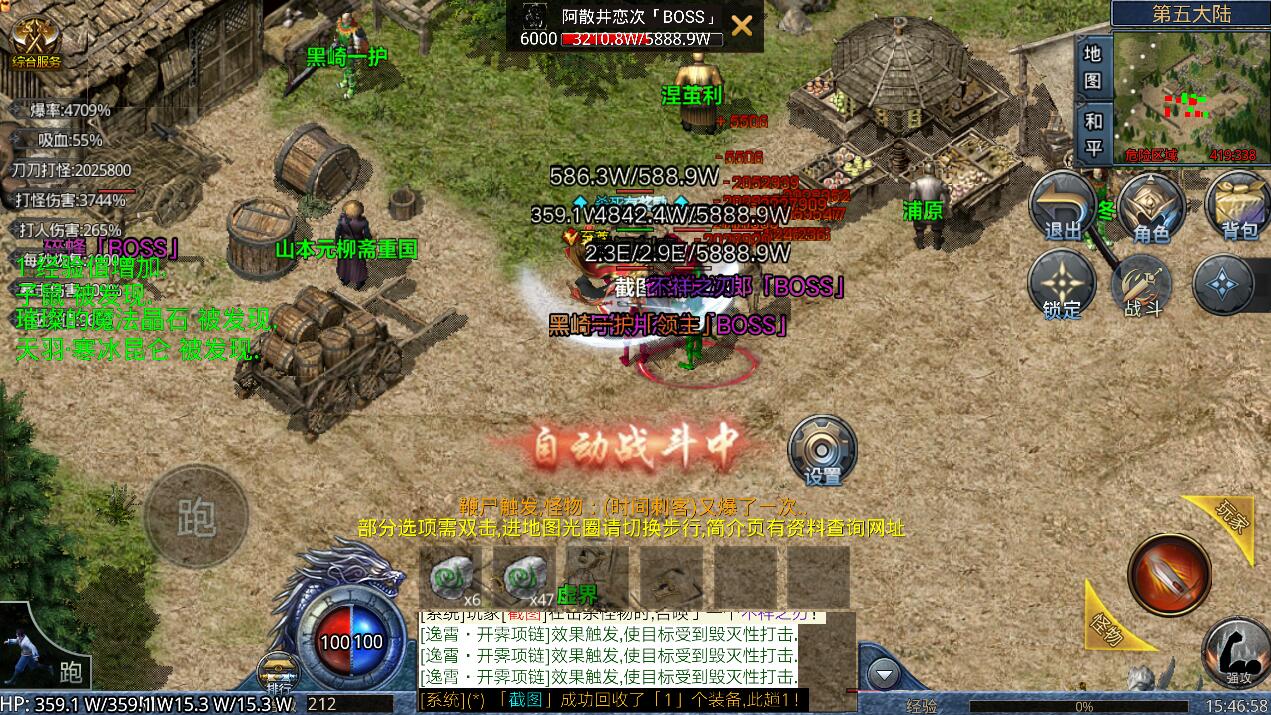Open the 背包 backpack

click(1238, 207)
